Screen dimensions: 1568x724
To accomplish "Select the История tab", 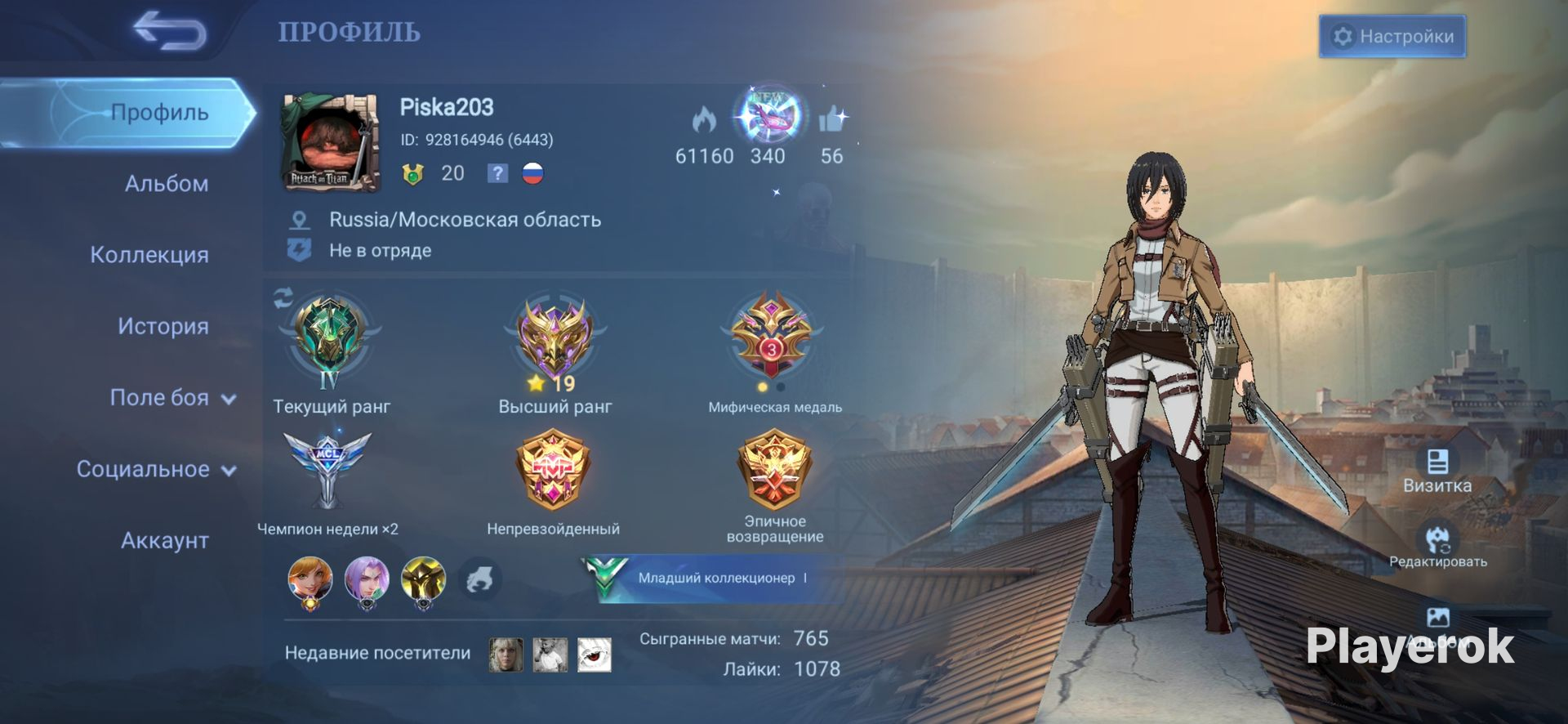I will pyautogui.click(x=163, y=326).
